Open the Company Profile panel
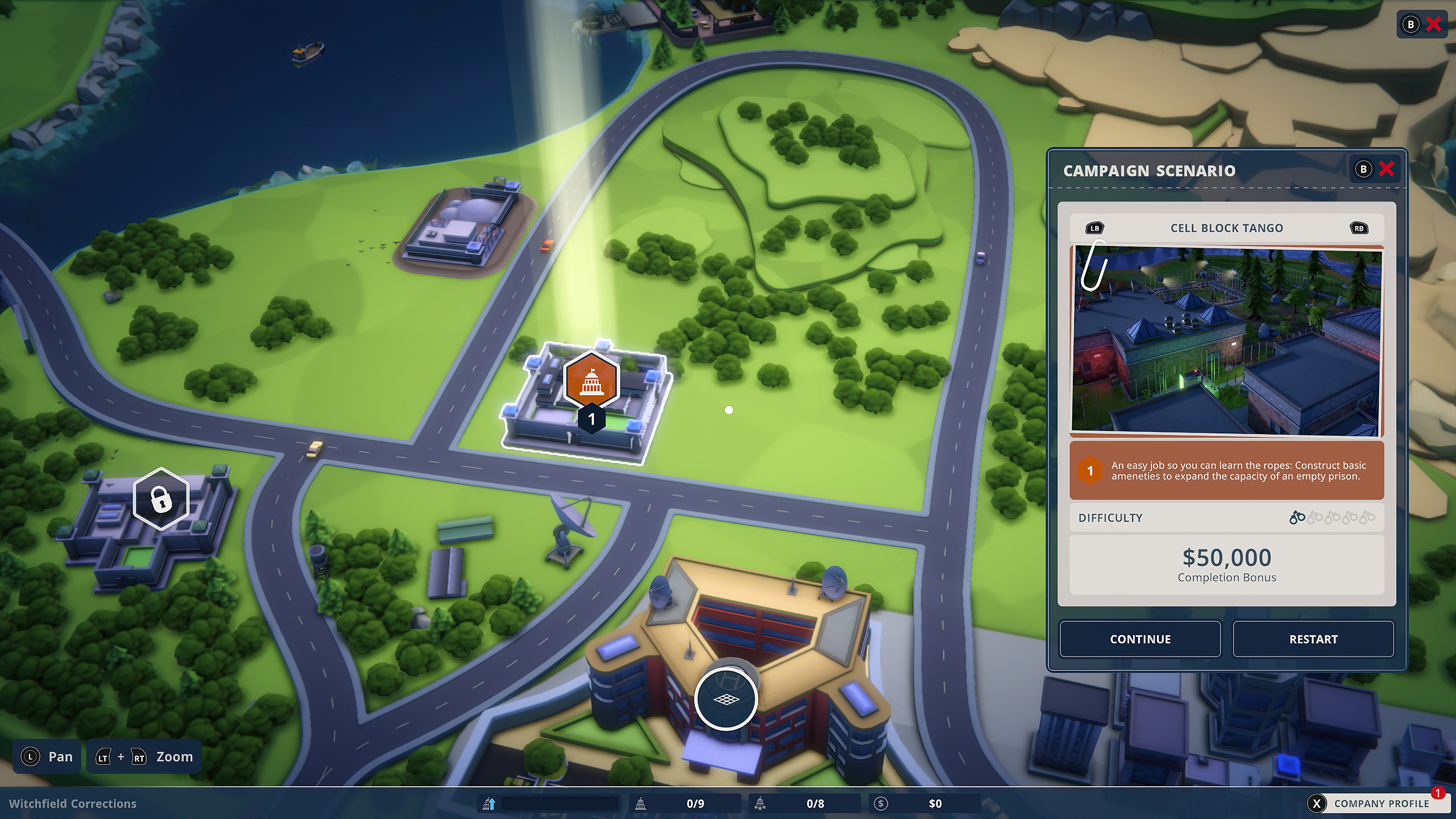 (1385, 803)
